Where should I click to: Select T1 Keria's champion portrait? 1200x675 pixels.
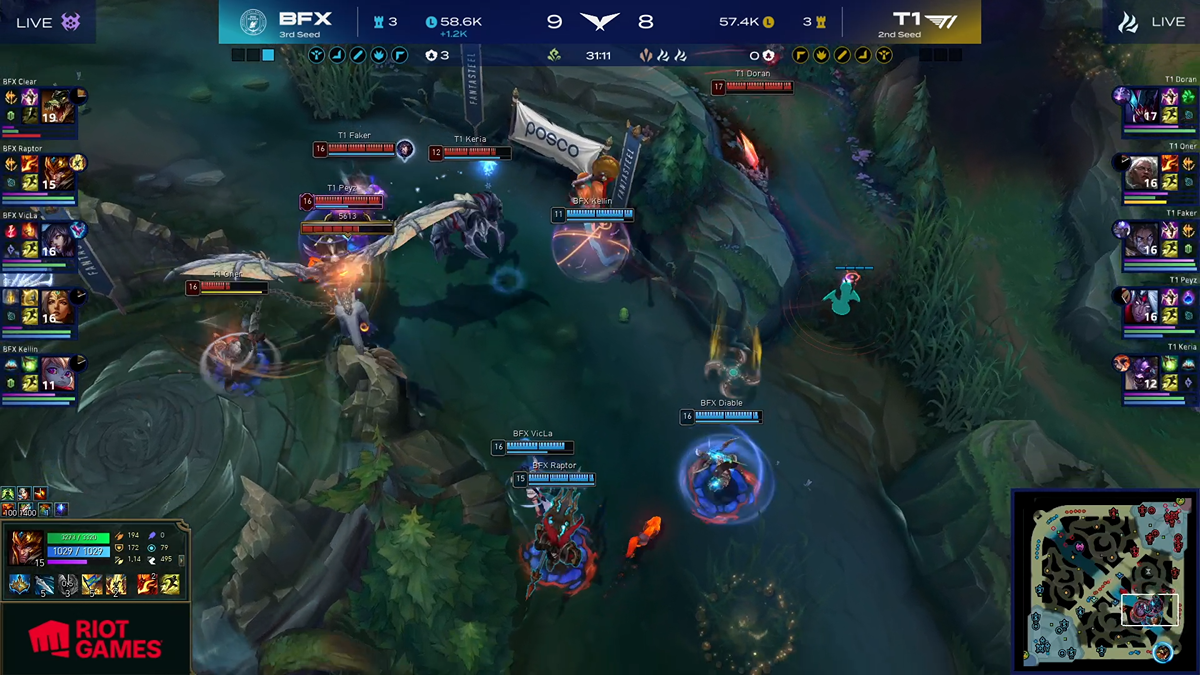[x=1142, y=373]
